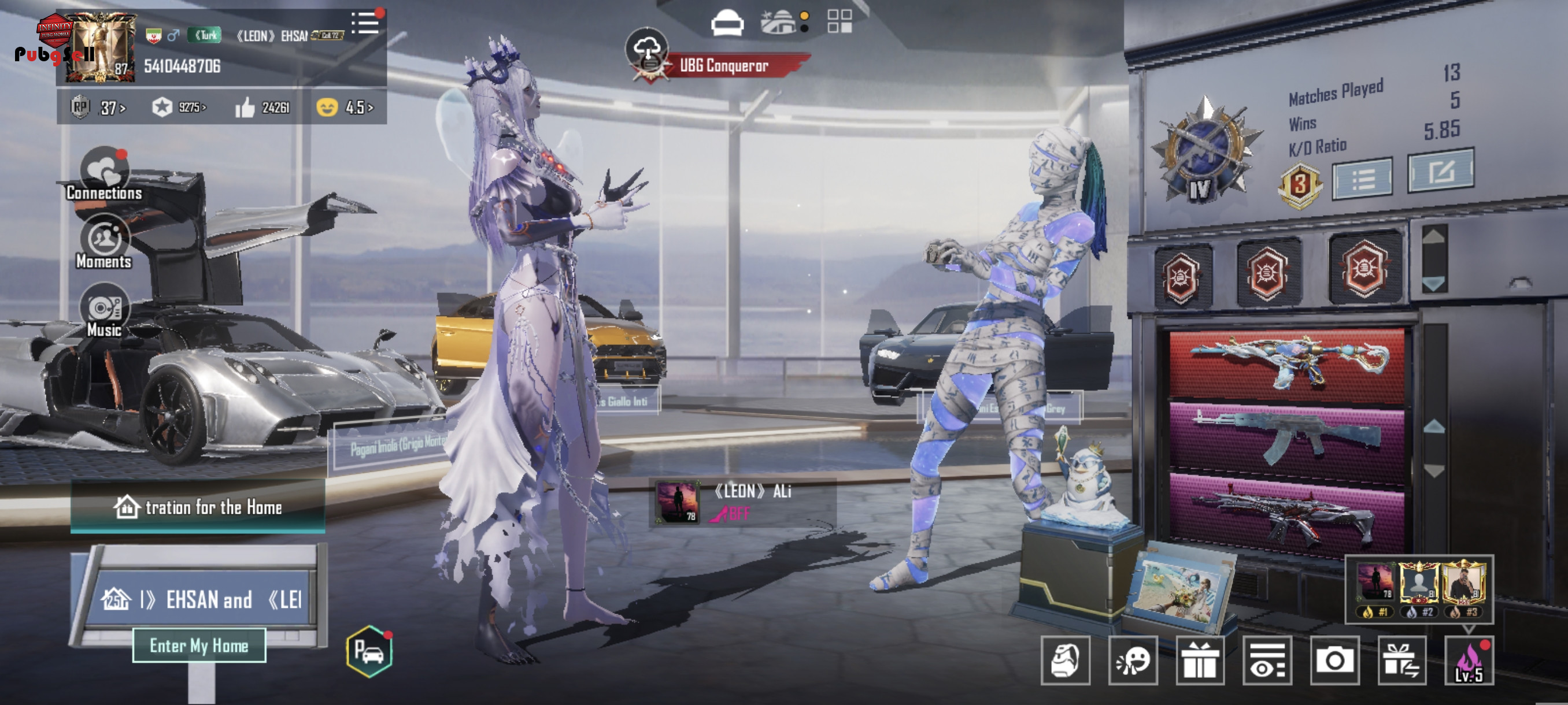Switch to the sofa view tab

click(727, 23)
